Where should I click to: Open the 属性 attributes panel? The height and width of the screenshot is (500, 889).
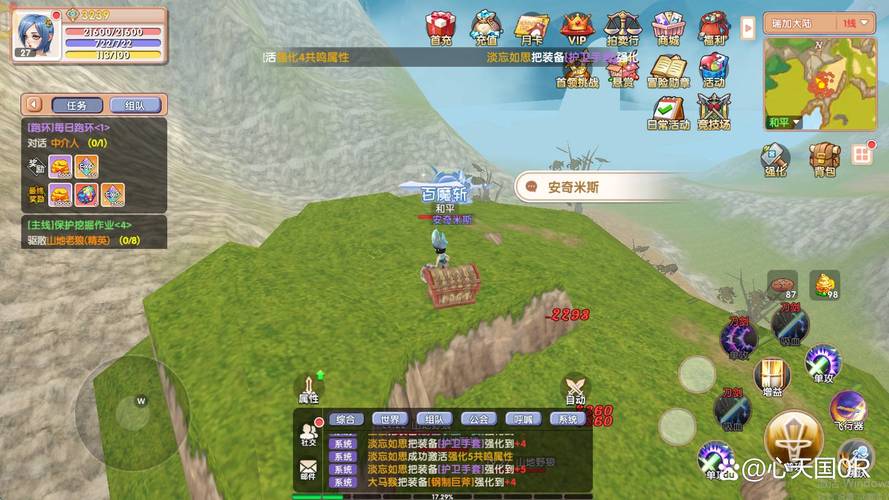[x=309, y=390]
